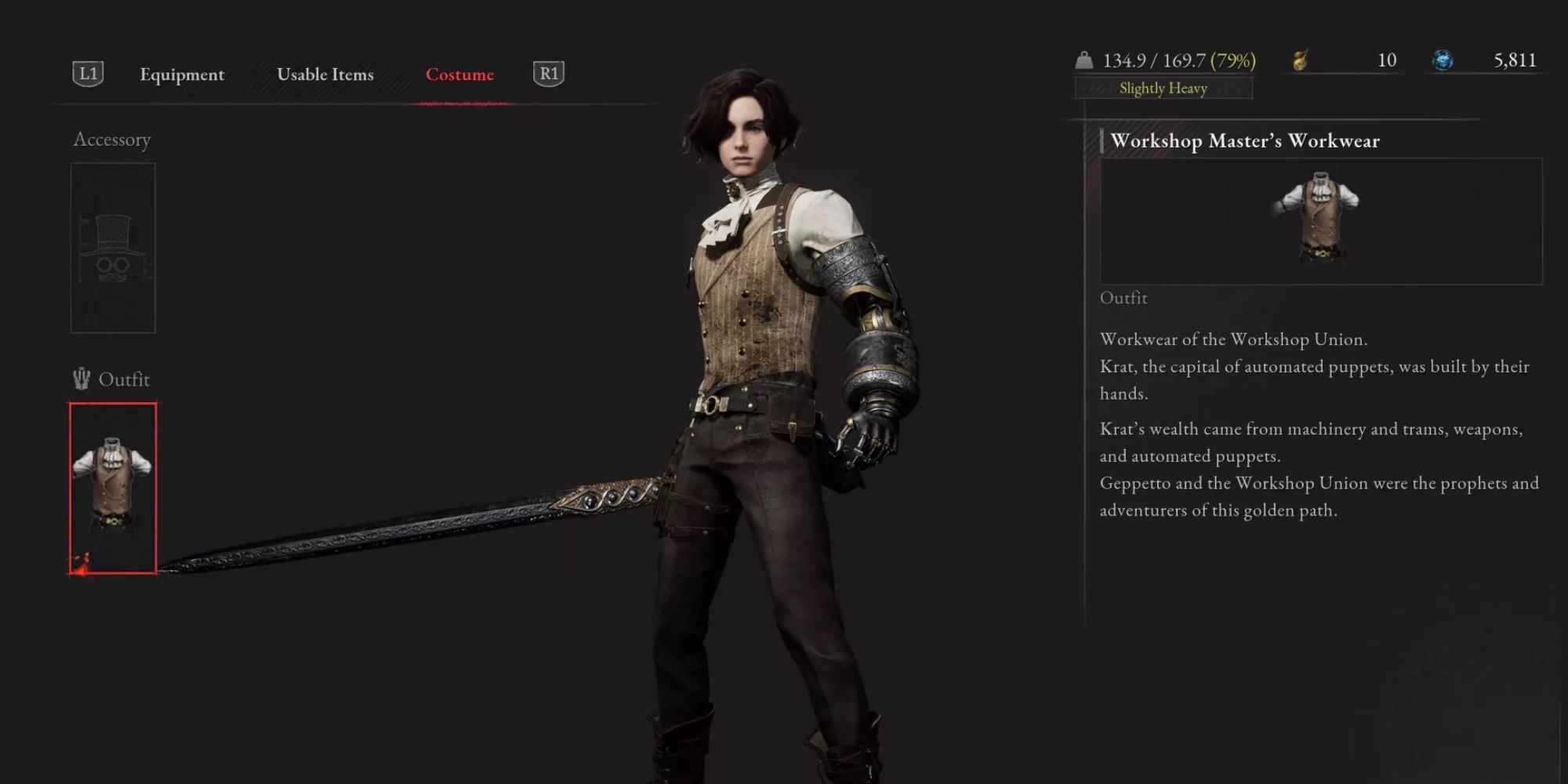Select the Costume tab

[459, 74]
